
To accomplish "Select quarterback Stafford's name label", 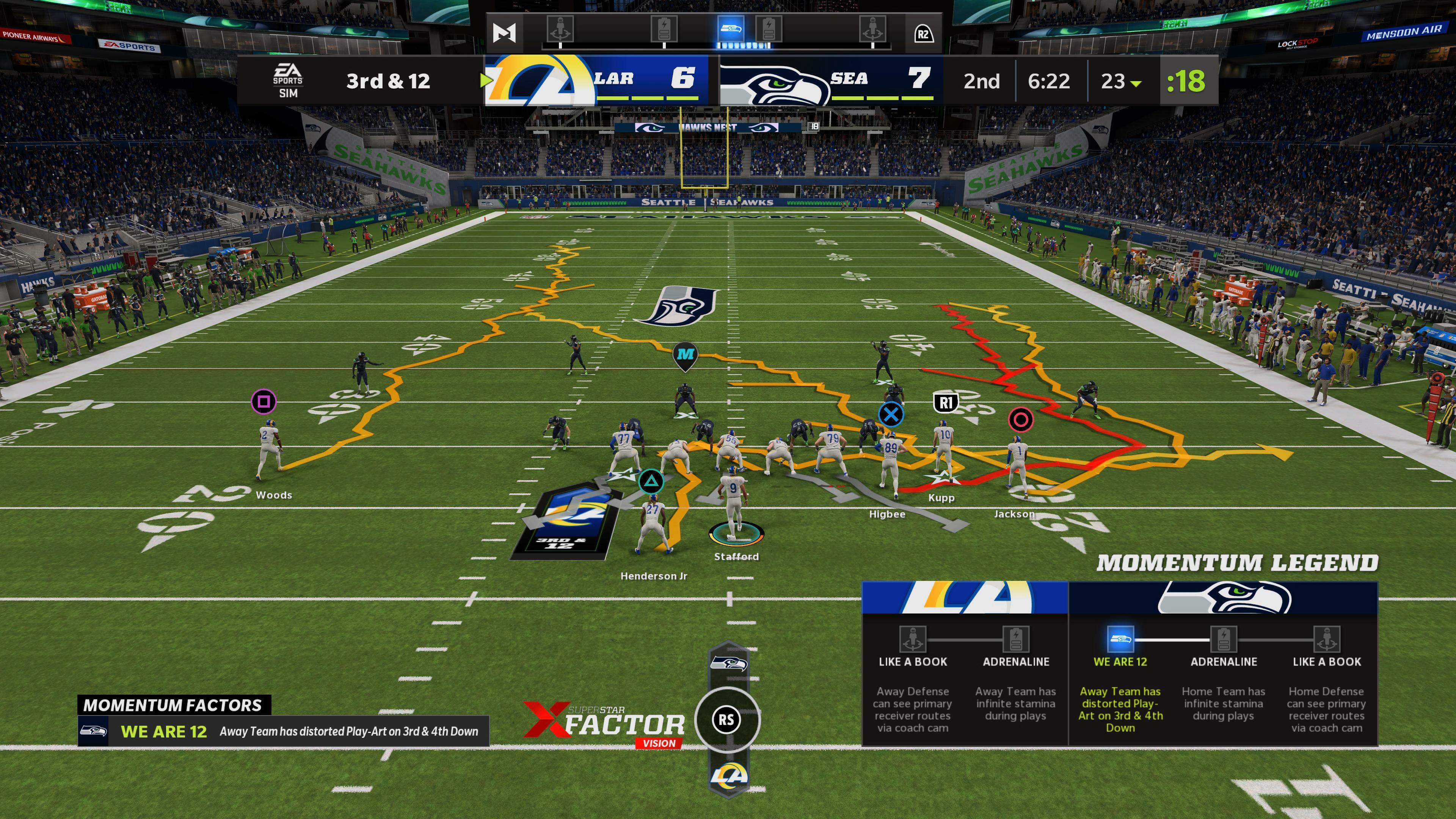I will point(736,557).
